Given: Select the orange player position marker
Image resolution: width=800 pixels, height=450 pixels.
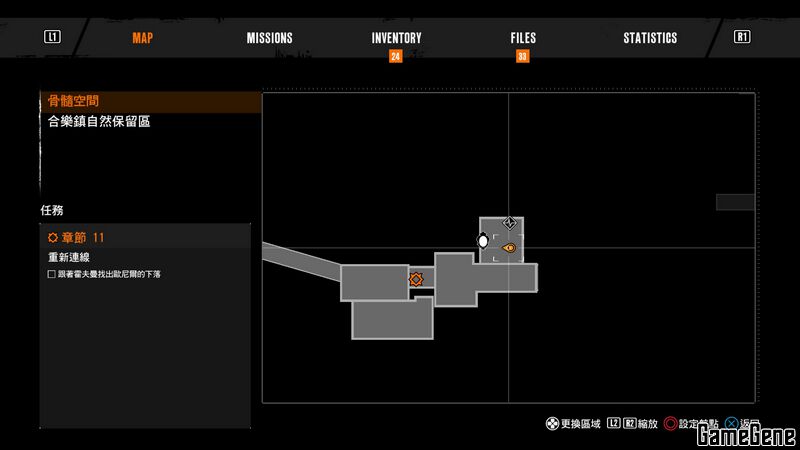Looking at the screenshot, I should 509,248.
